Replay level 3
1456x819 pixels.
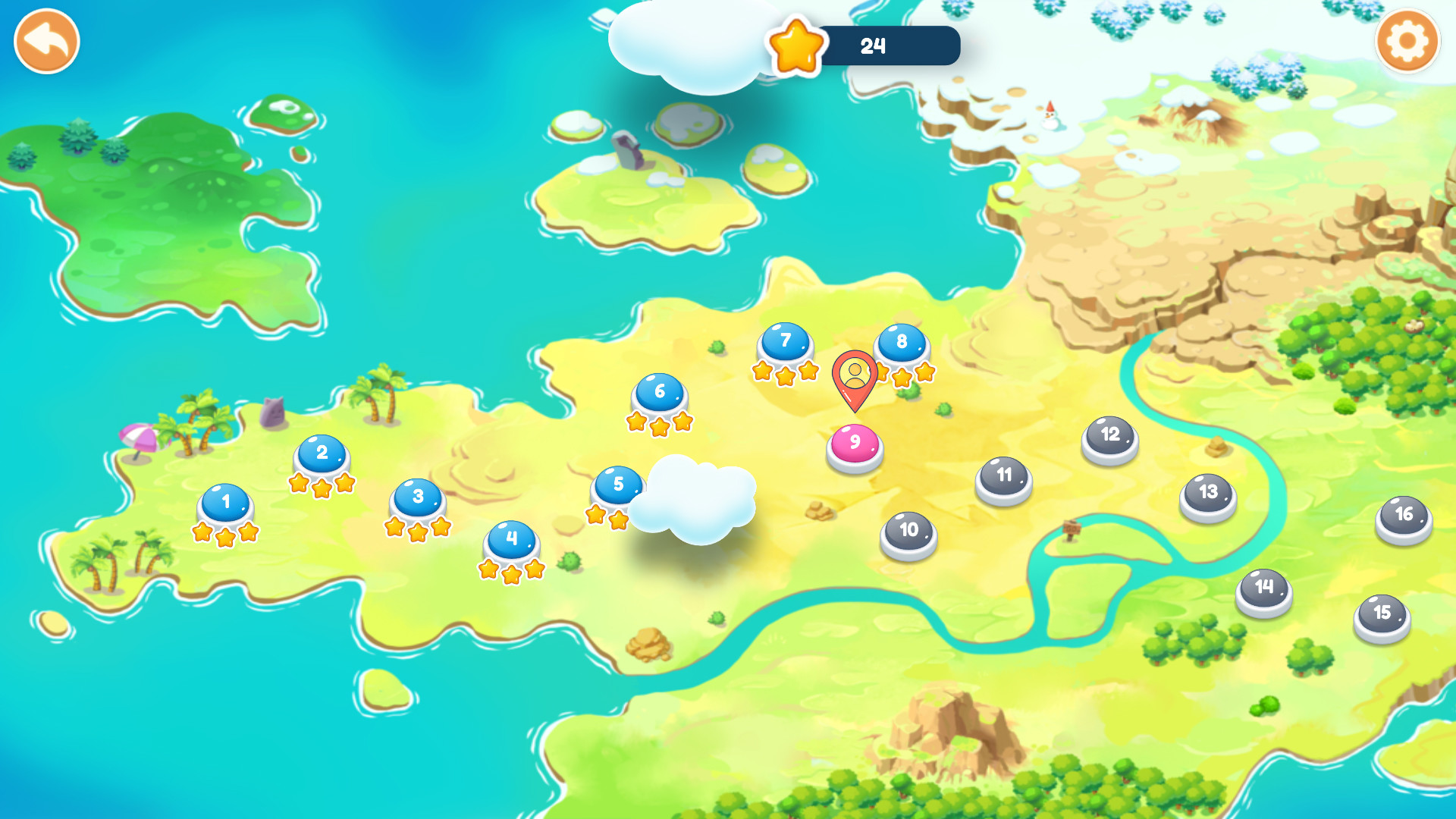(418, 497)
